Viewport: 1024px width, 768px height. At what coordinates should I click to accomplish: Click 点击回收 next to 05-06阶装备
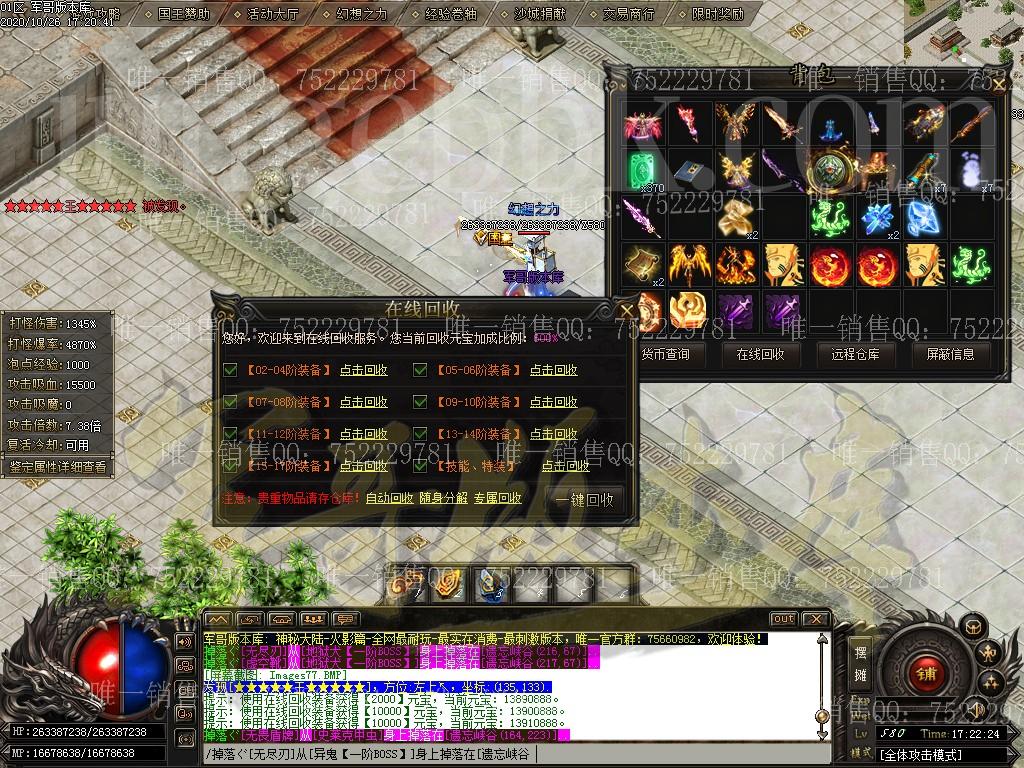click(x=553, y=371)
